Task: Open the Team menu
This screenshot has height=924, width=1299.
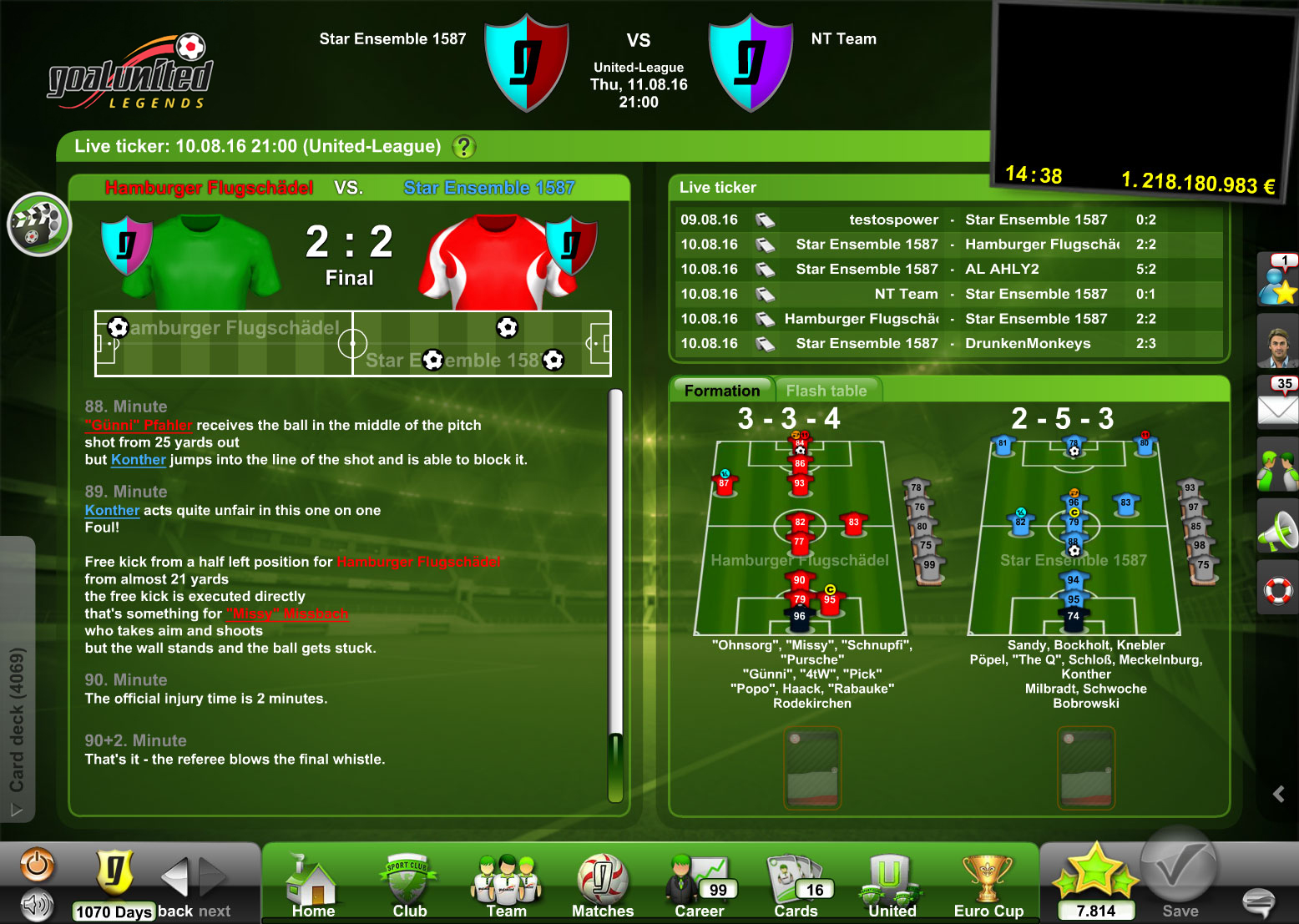Action: coord(506,886)
